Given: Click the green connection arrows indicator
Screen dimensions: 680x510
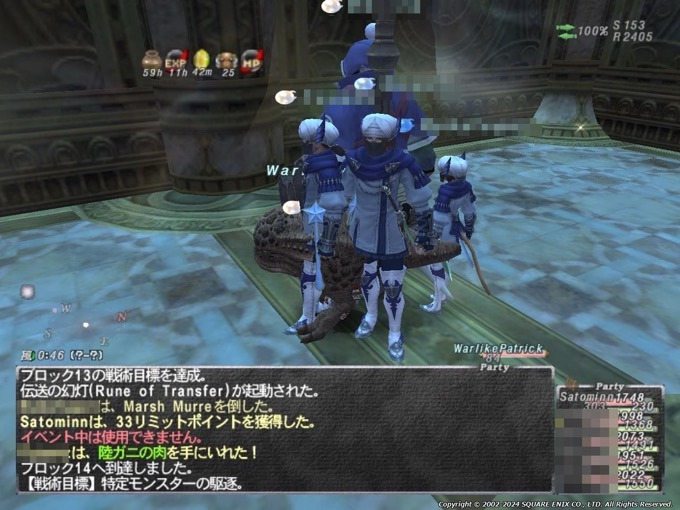Looking at the screenshot, I should pyautogui.click(x=566, y=31).
